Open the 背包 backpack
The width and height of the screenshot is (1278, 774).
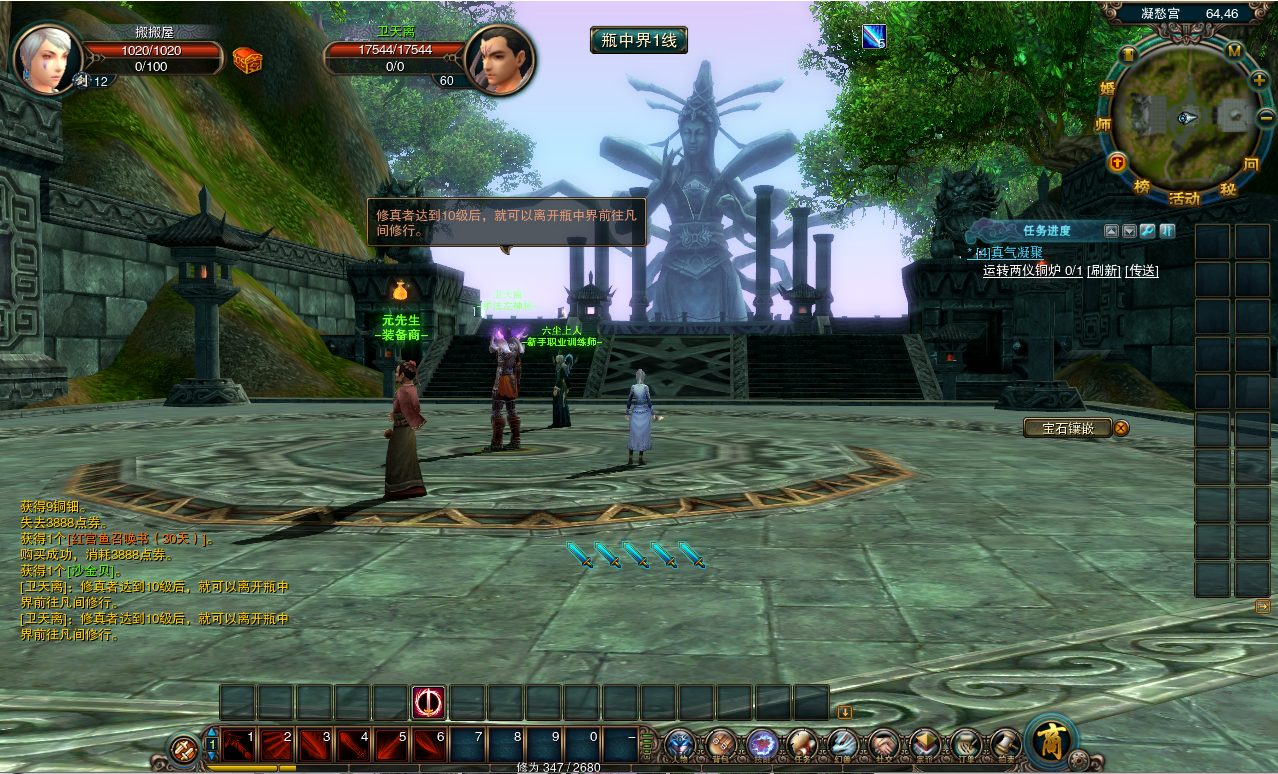pos(721,744)
